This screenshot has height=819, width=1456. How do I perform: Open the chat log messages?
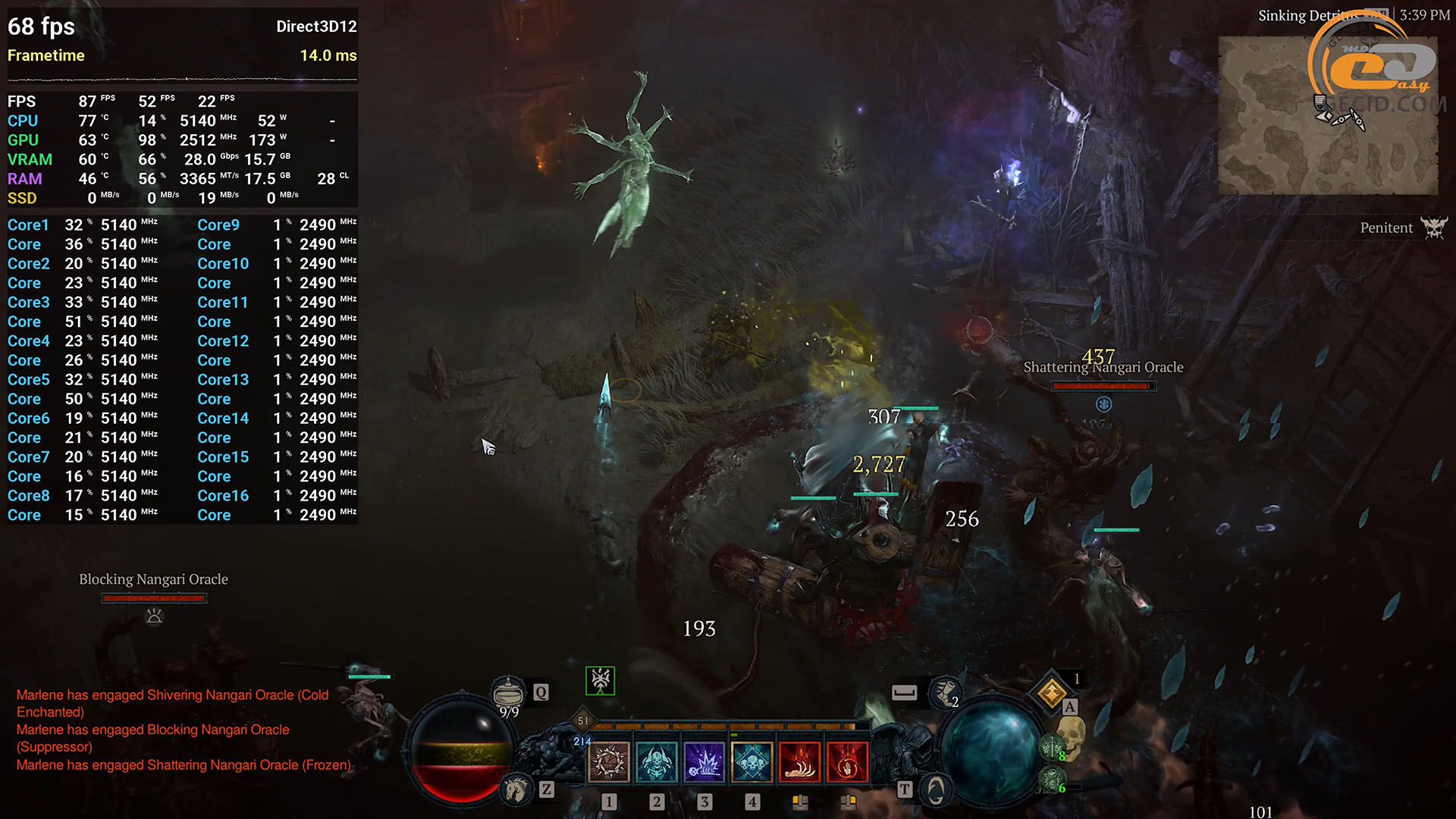[x=184, y=730]
